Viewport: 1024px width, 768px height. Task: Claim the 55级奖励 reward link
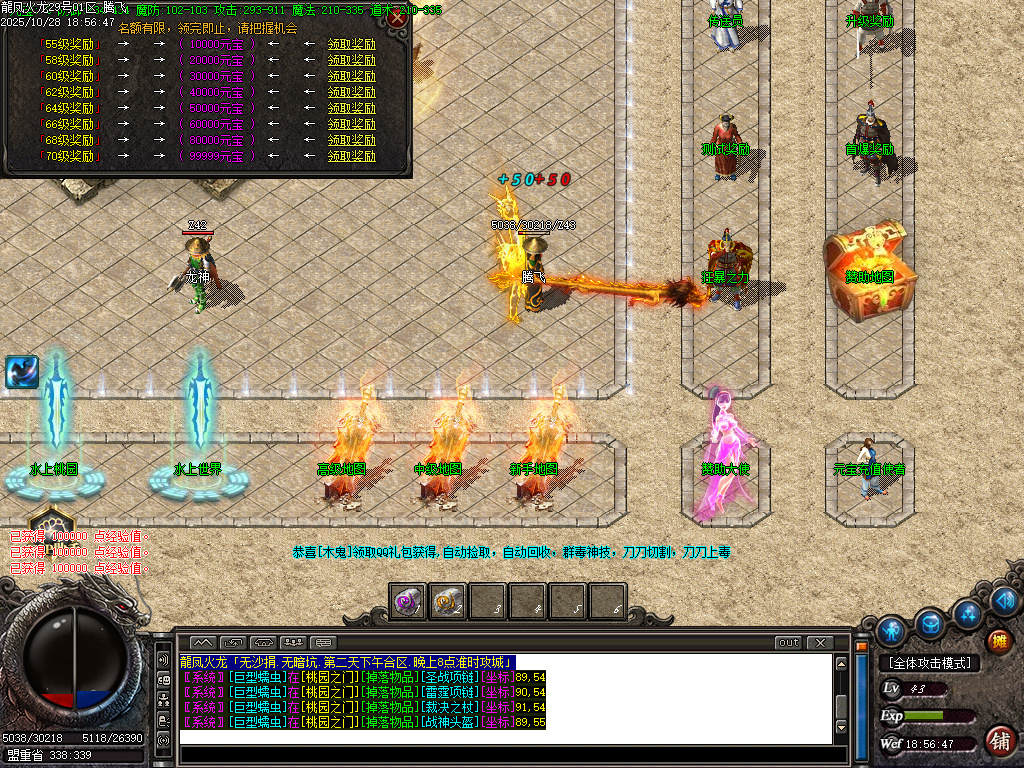click(352, 44)
